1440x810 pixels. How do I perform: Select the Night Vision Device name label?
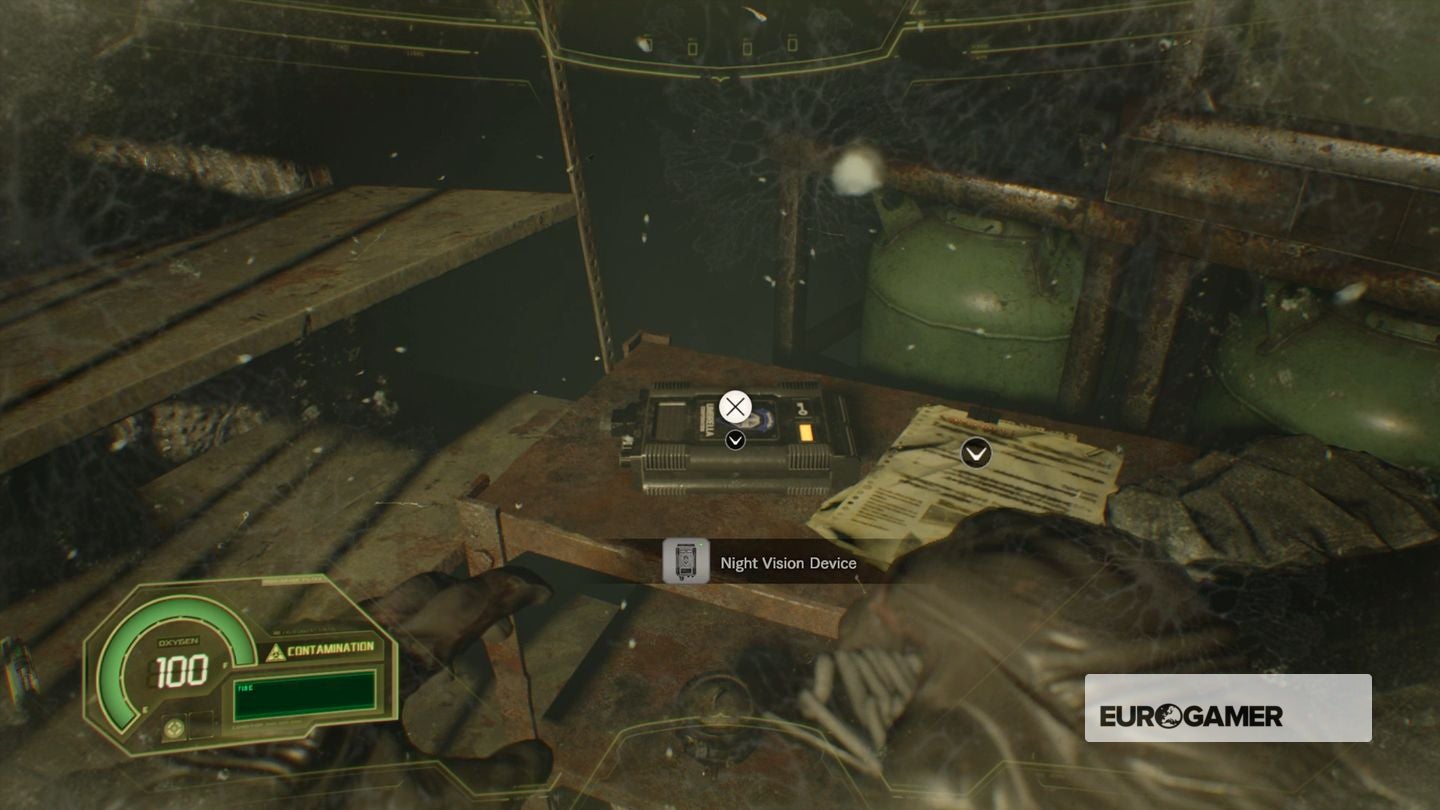point(787,563)
